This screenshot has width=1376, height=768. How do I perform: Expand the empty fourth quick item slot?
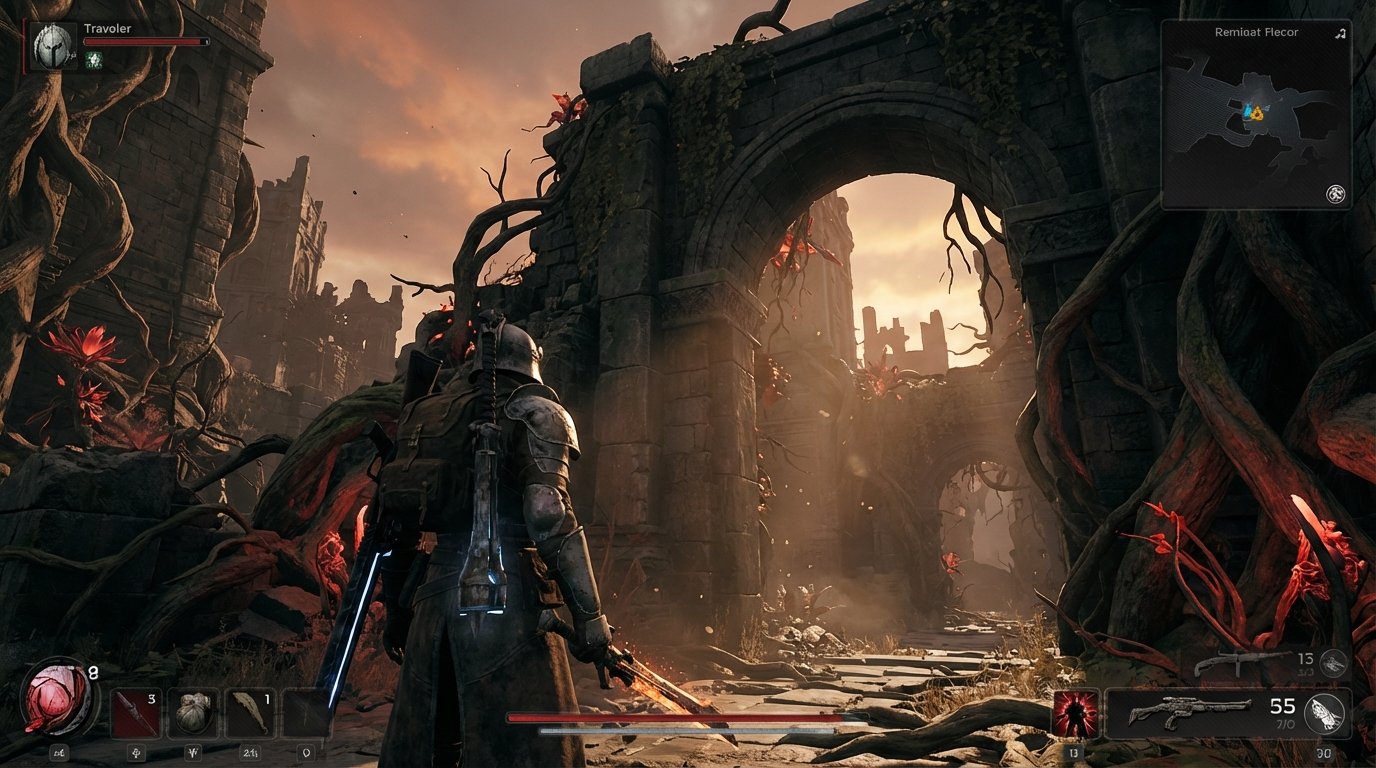point(305,713)
